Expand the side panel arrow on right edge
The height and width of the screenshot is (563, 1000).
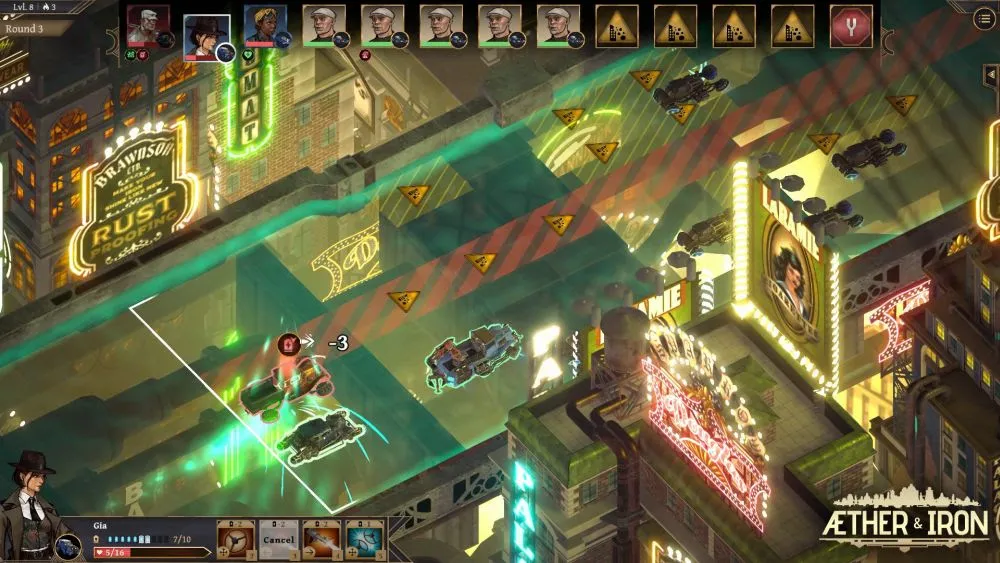[x=990, y=76]
